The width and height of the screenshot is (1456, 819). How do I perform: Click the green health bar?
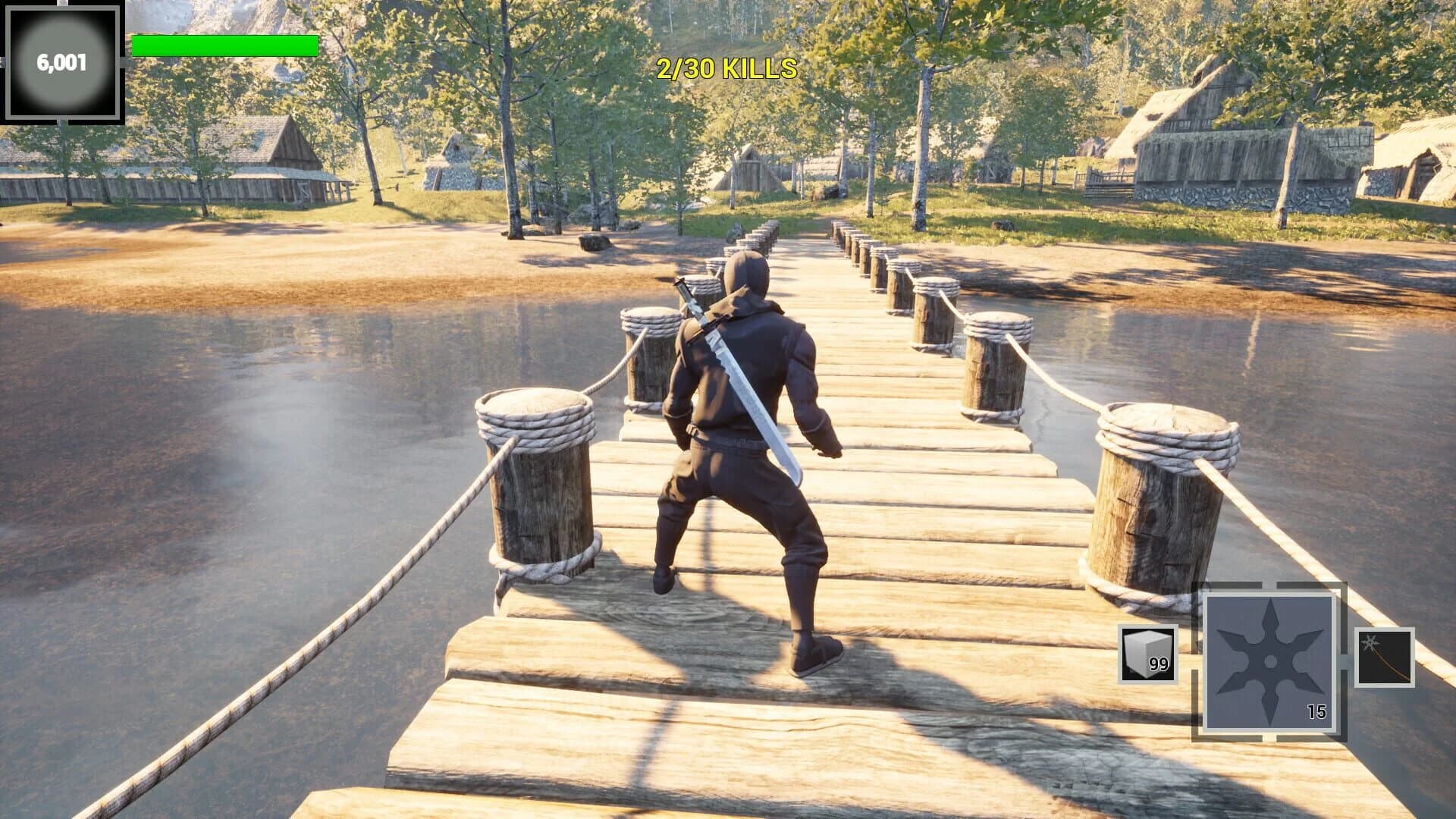click(224, 44)
